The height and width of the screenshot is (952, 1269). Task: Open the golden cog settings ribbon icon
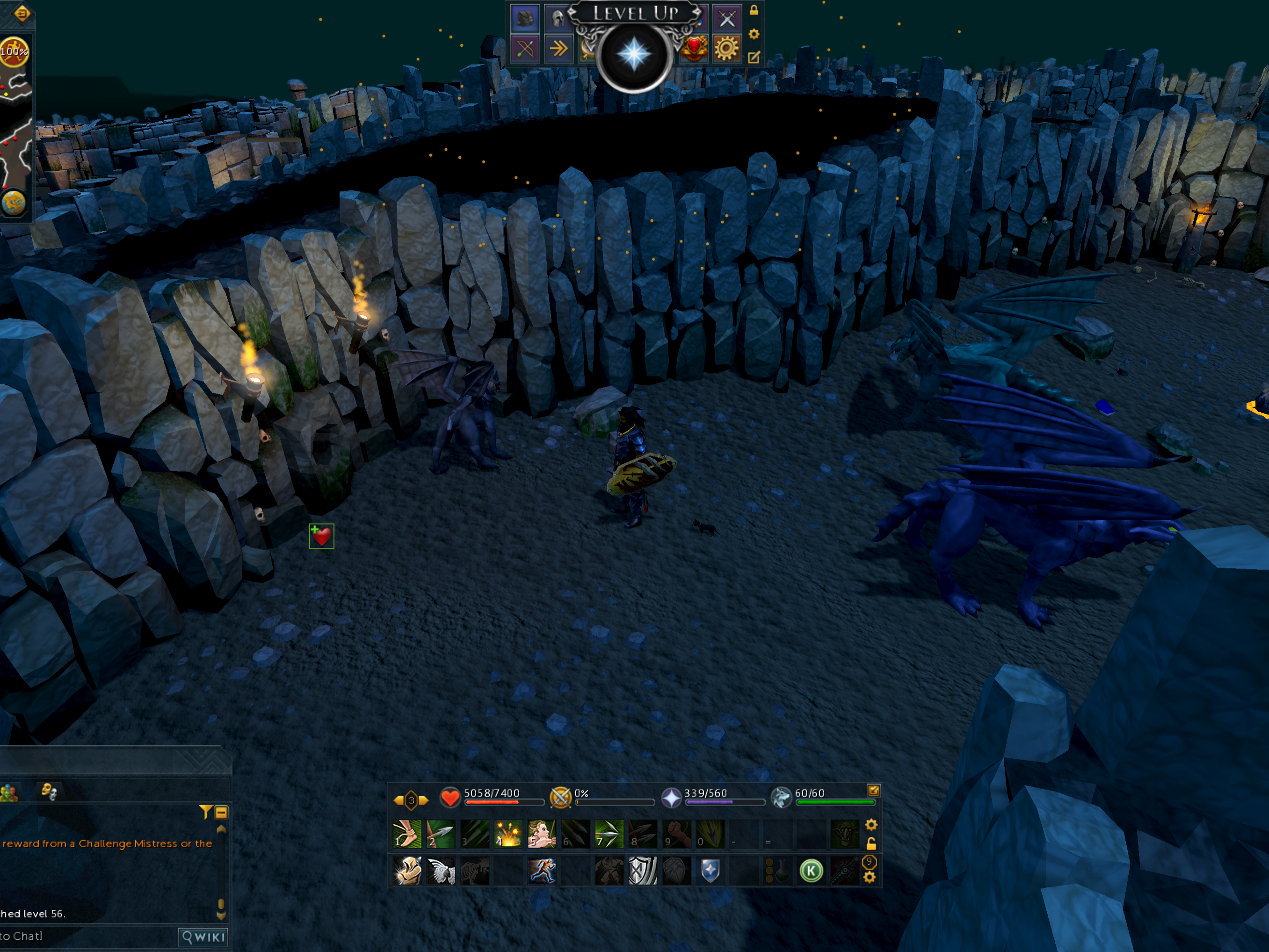tap(726, 49)
